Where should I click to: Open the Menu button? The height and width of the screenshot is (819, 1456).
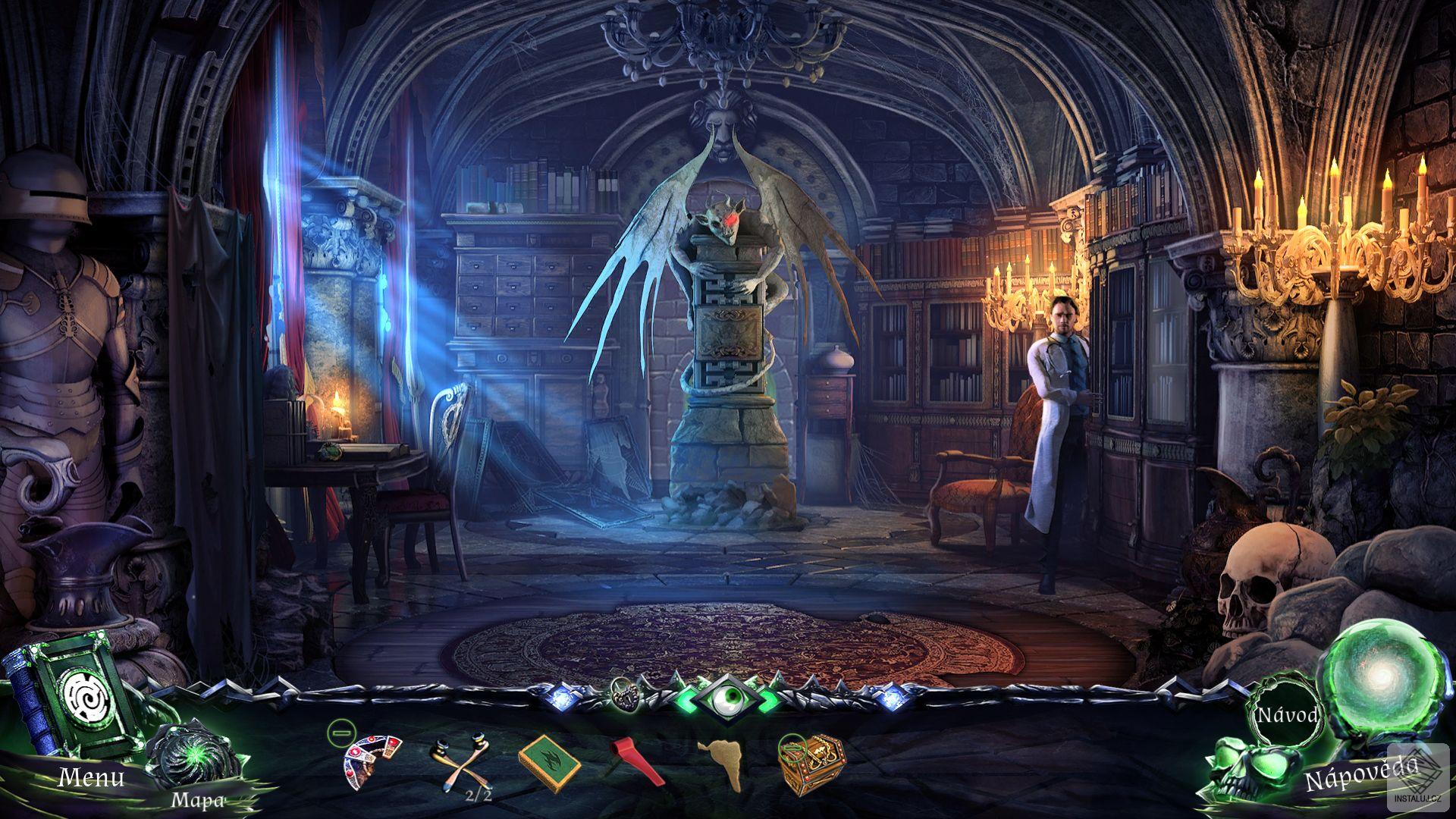91,777
